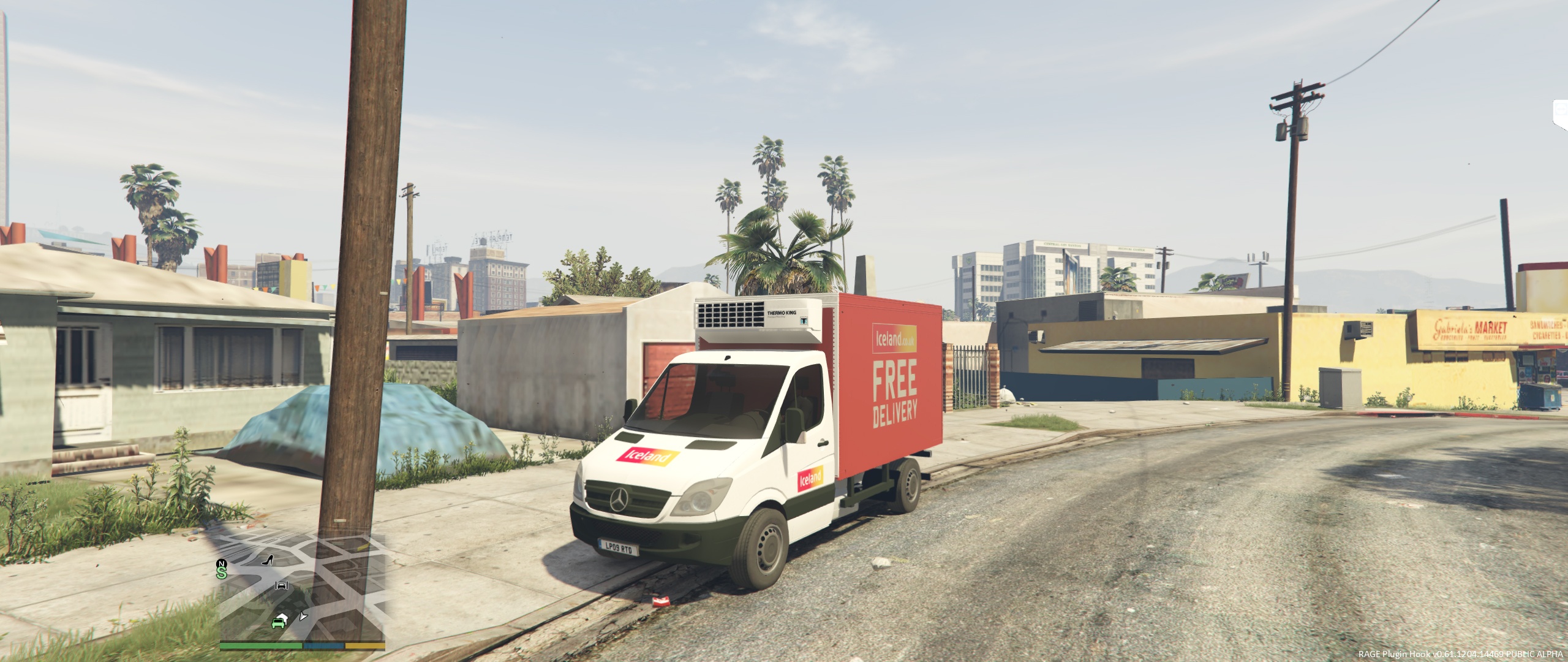Screen dimensions: 1568x662
Task: Click the north N compass marker
Action: click(221, 563)
